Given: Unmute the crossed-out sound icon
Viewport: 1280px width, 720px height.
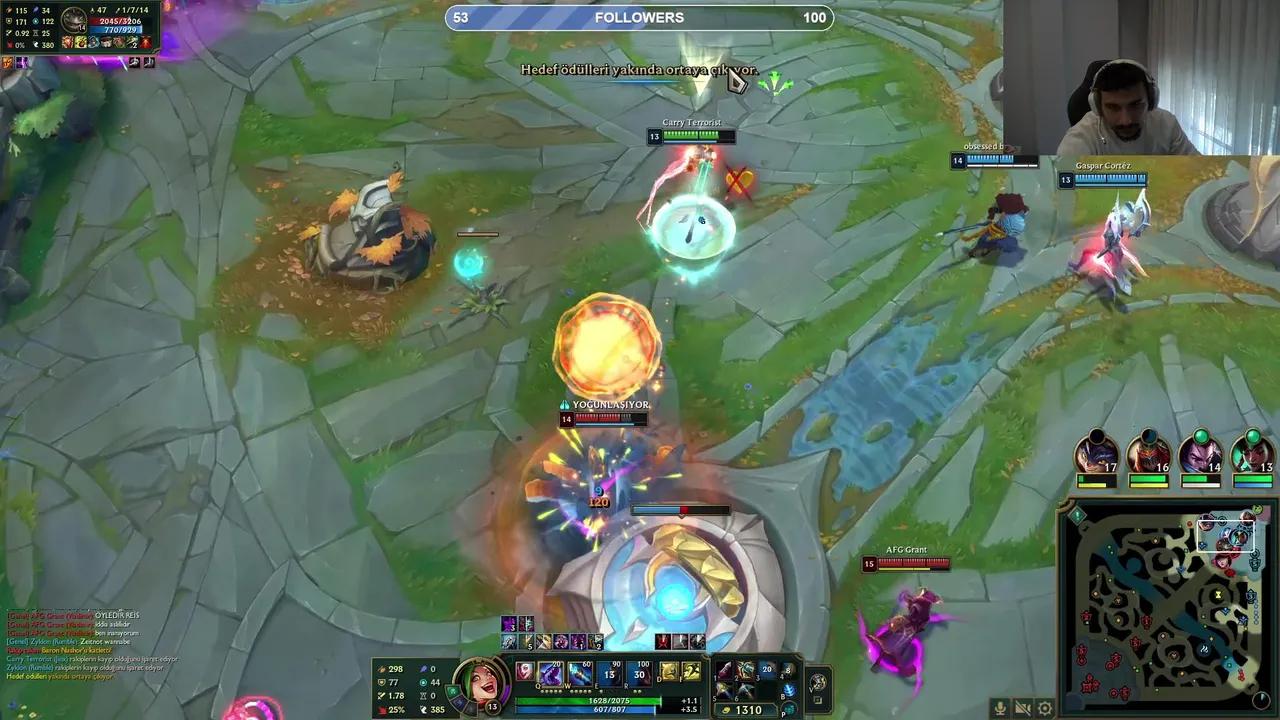Looking at the screenshot, I should [x=1022, y=706].
